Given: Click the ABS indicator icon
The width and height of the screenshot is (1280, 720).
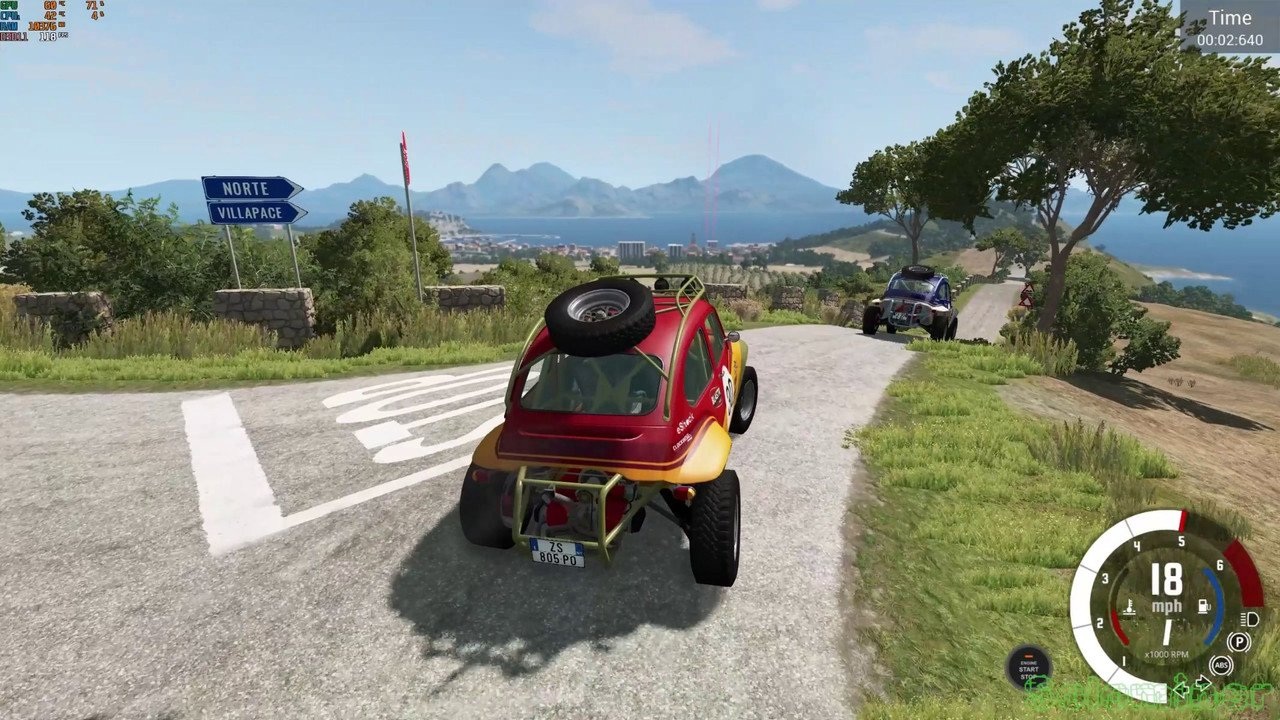Looking at the screenshot, I should (1220, 665).
